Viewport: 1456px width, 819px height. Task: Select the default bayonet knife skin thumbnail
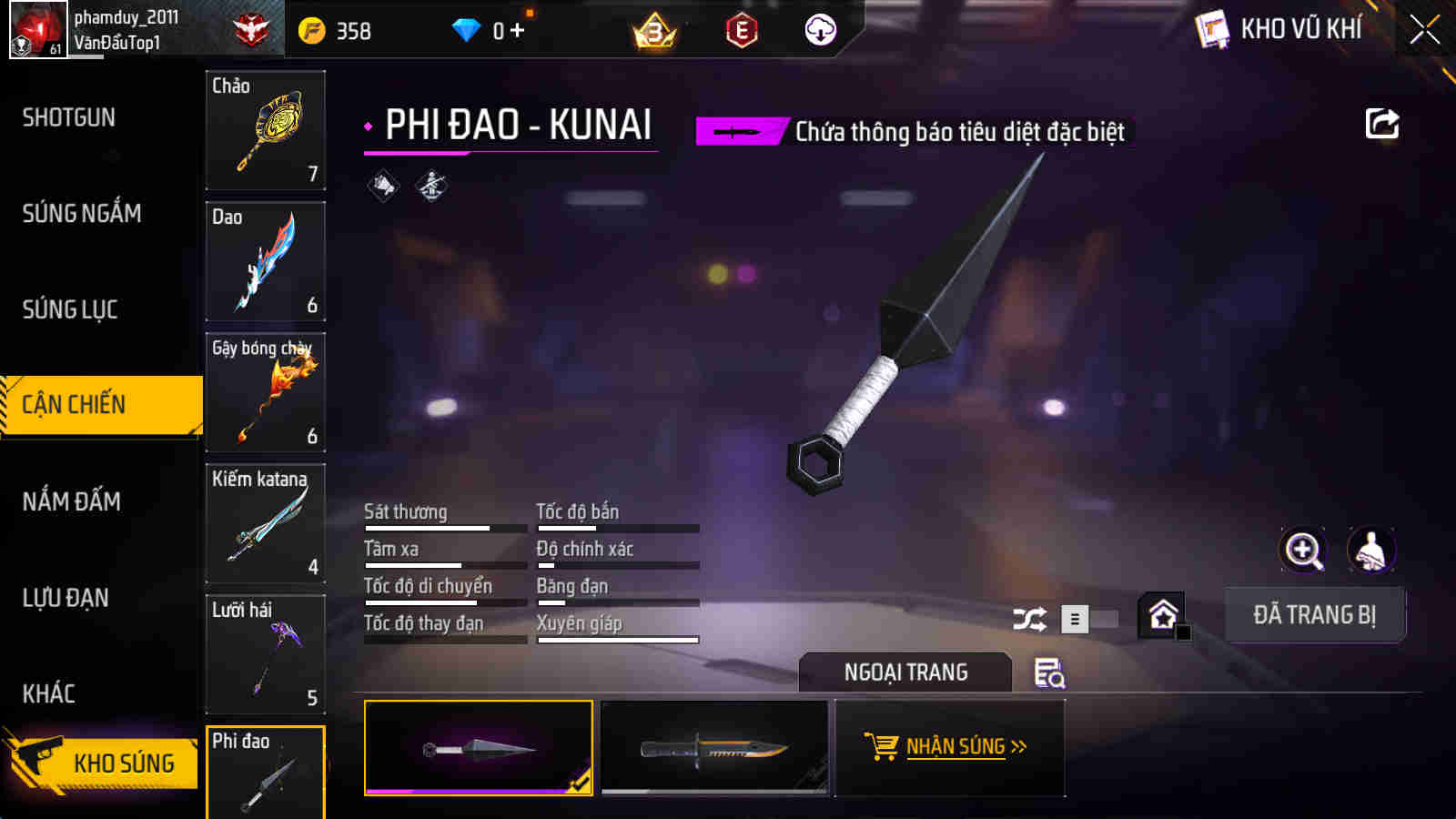[714, 748]
